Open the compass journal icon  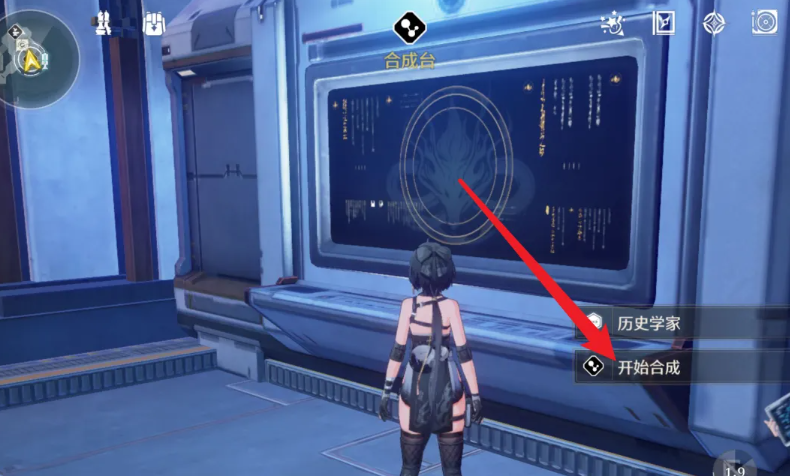coord(664,23)
